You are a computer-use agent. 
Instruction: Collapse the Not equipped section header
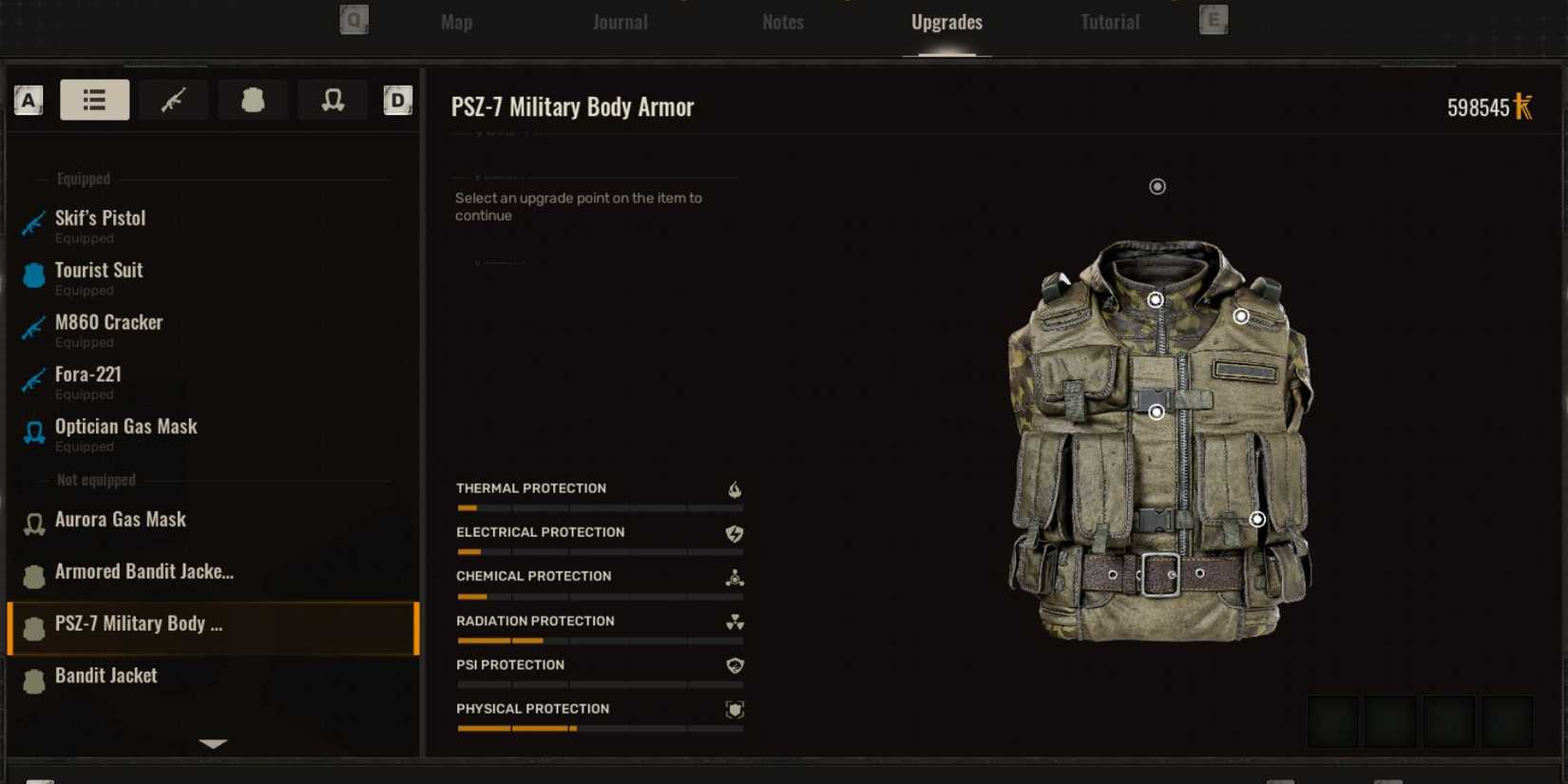pos(95,480)
